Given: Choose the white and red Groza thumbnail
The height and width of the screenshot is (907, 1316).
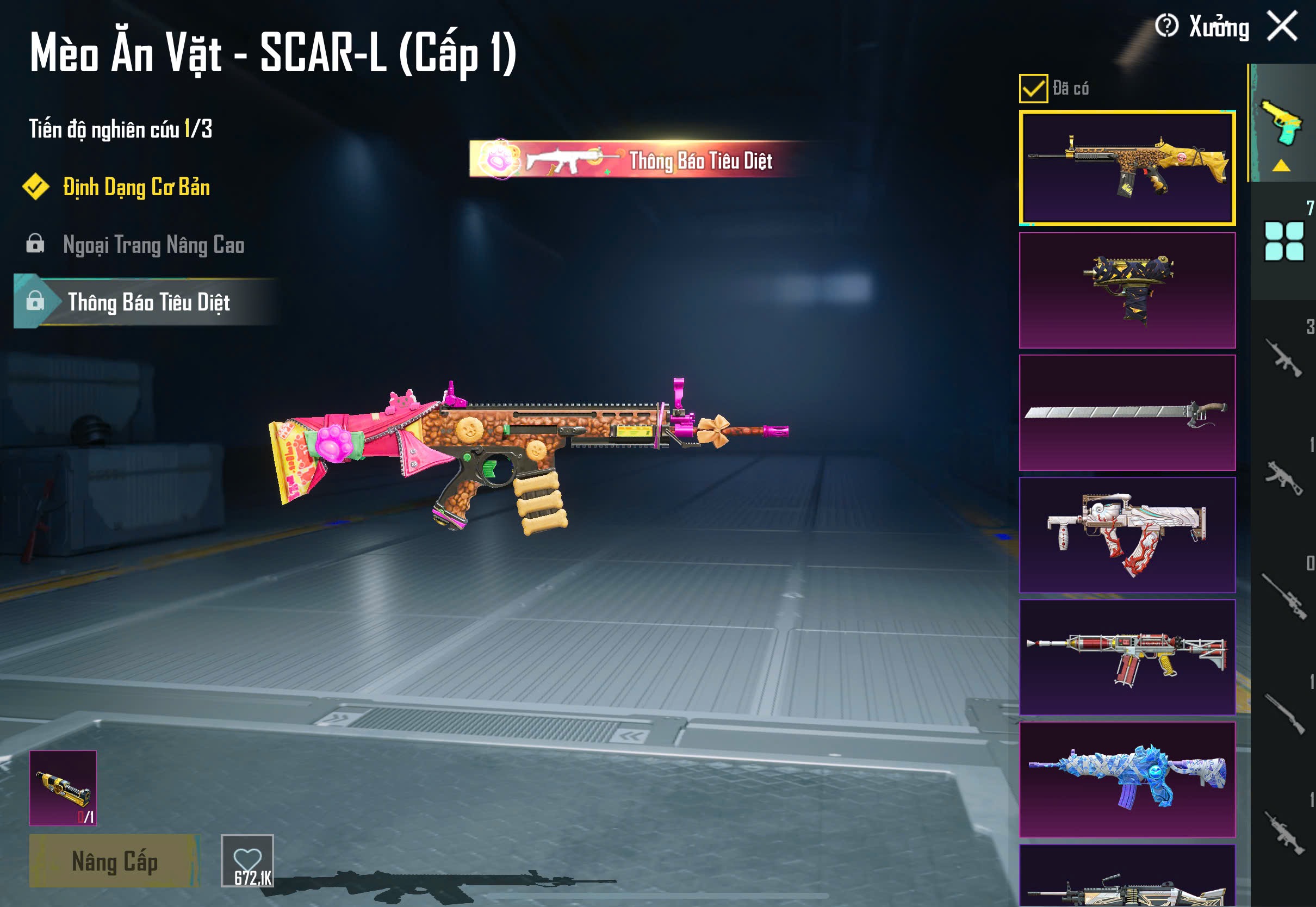Looking at the screenshot, I should click(1127, 535).
